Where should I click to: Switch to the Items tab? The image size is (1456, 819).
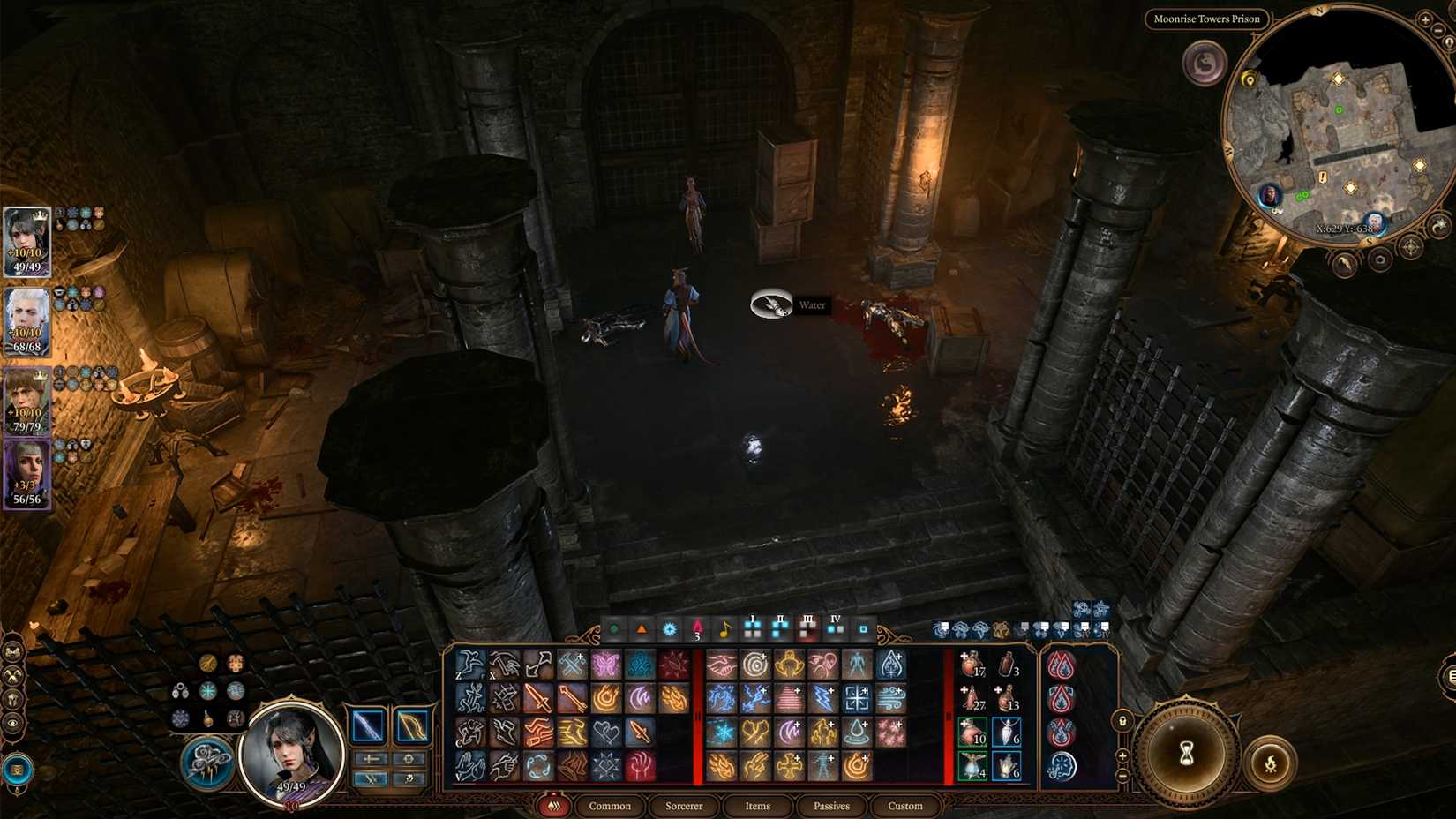(x=757, y=806)
